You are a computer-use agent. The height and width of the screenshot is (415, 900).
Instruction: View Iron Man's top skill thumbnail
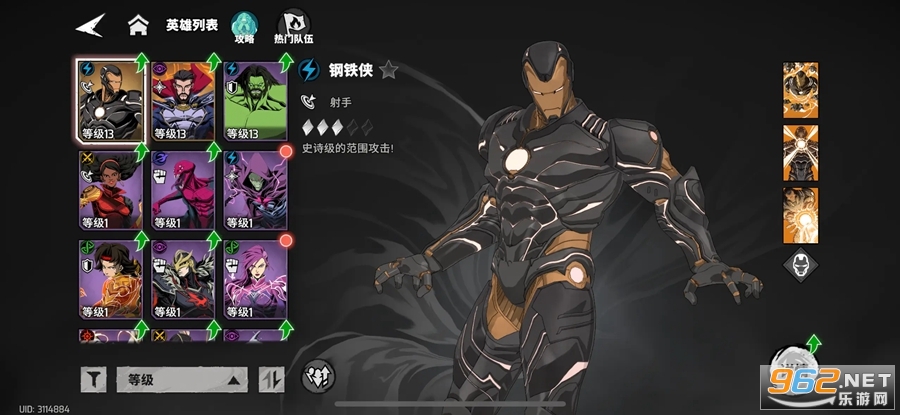(x=800, y=90)
